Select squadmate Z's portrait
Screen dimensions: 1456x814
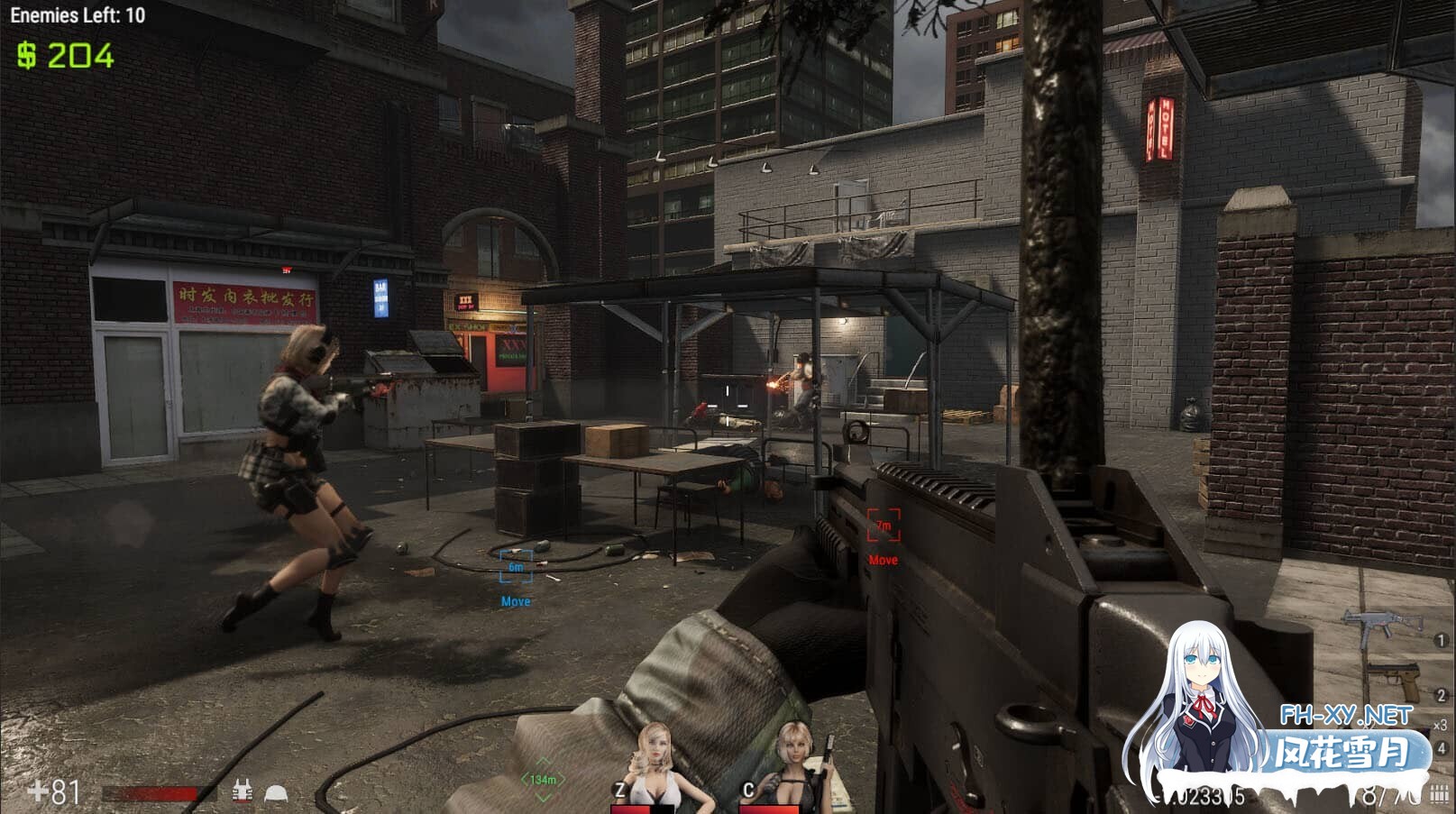(x=656, y=765)
